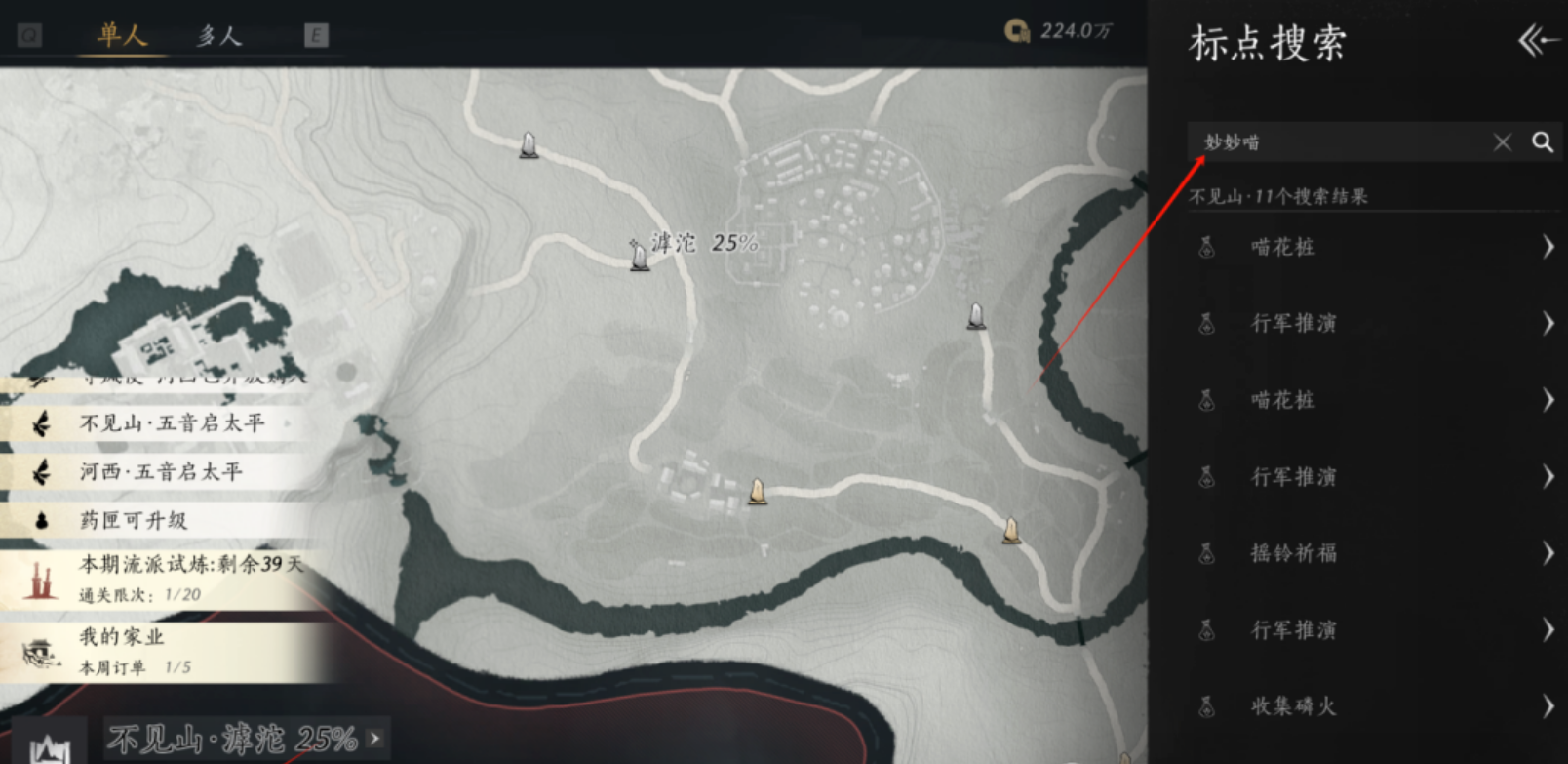Clear the search text with the X
1568x764 pixels.
pyautogui.click(x=1502, y=142)
